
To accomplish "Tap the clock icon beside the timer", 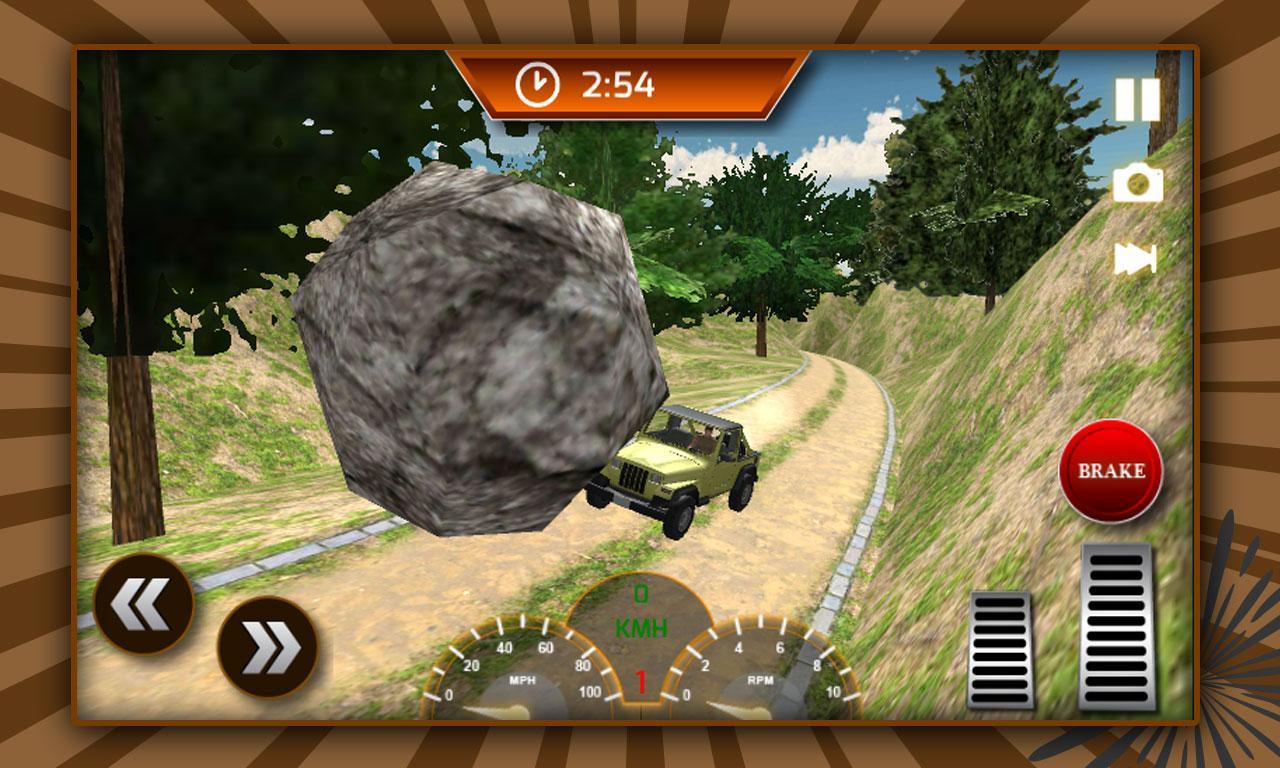I will pyautogui.click(x=537, y=82).
